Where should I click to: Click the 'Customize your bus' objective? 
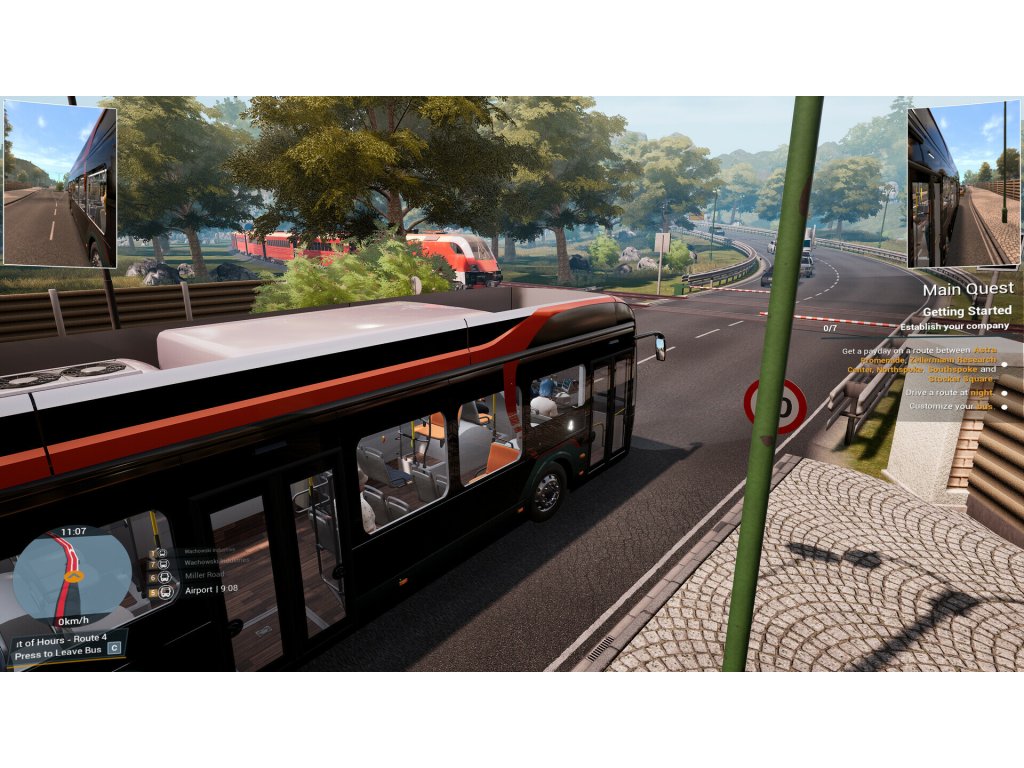(x=951, y=406)
